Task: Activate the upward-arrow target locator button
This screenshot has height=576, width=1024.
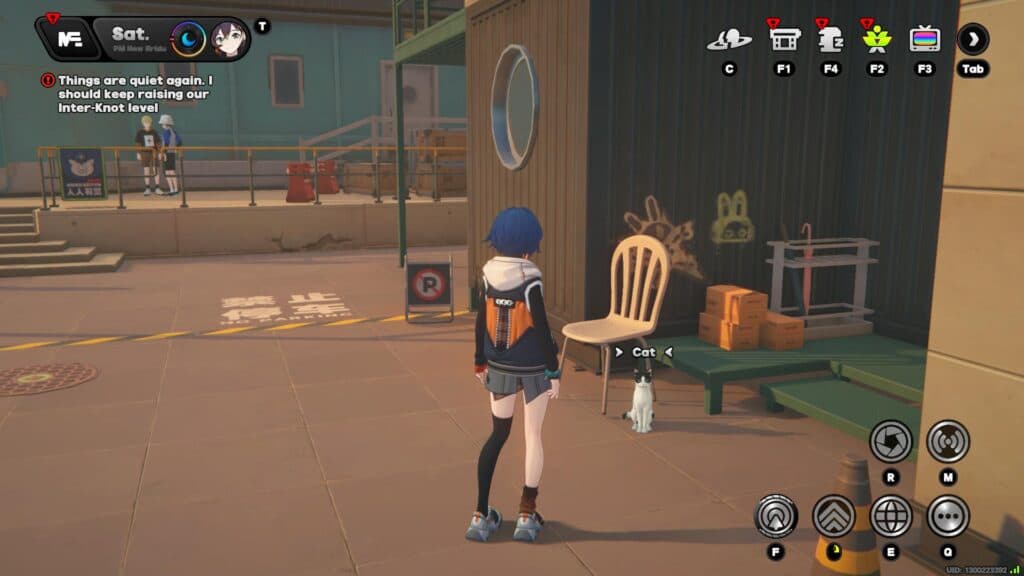Action: pos(775,515)
